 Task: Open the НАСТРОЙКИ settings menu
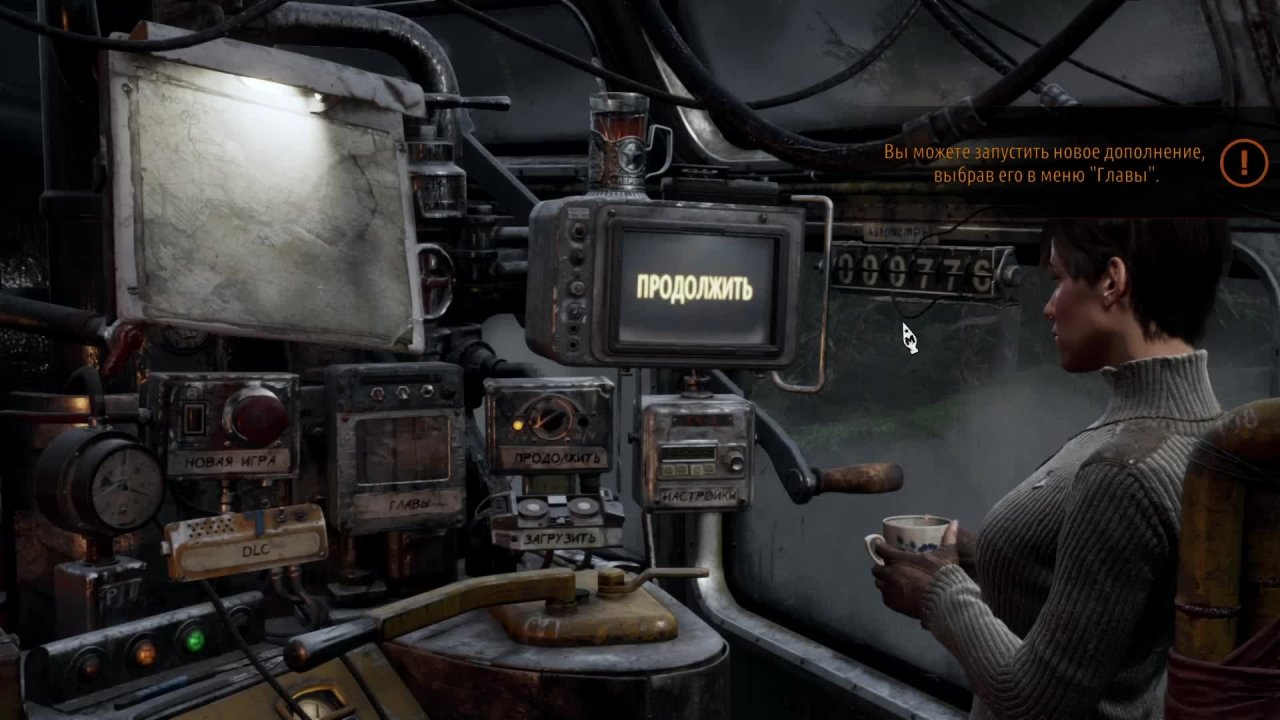[x=699, y=496]
